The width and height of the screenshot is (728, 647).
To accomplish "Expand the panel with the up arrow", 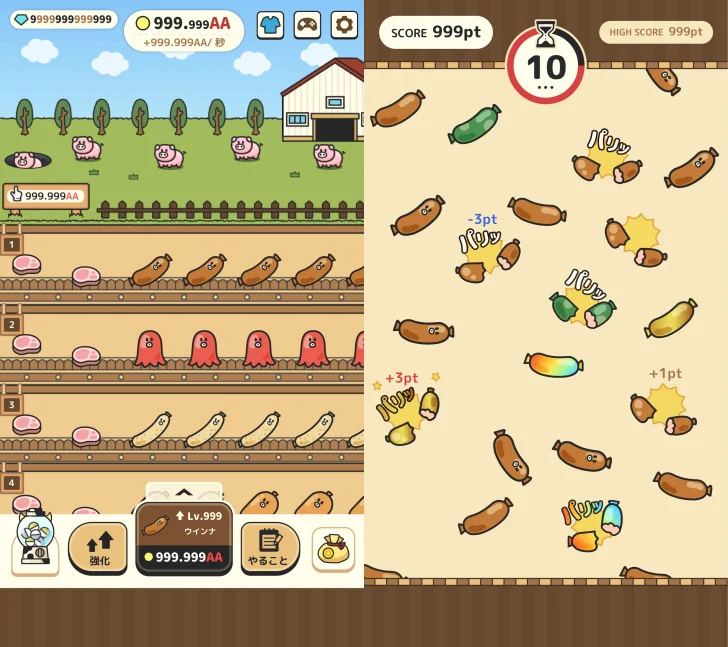I will pos(184,492).
